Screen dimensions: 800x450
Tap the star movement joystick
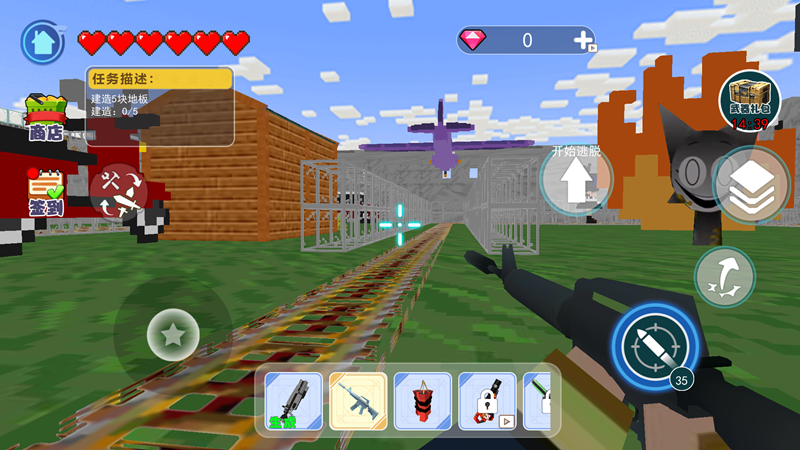173,334
